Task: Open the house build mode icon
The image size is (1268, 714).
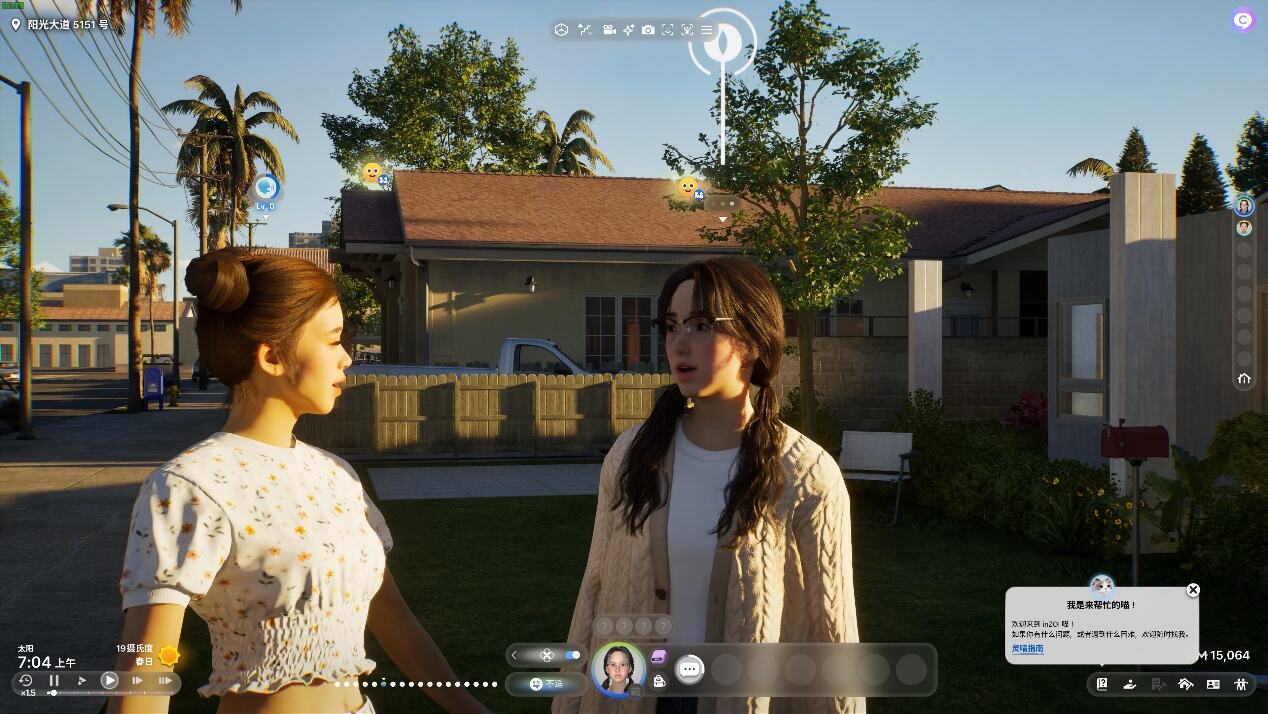Action: 1186,685
